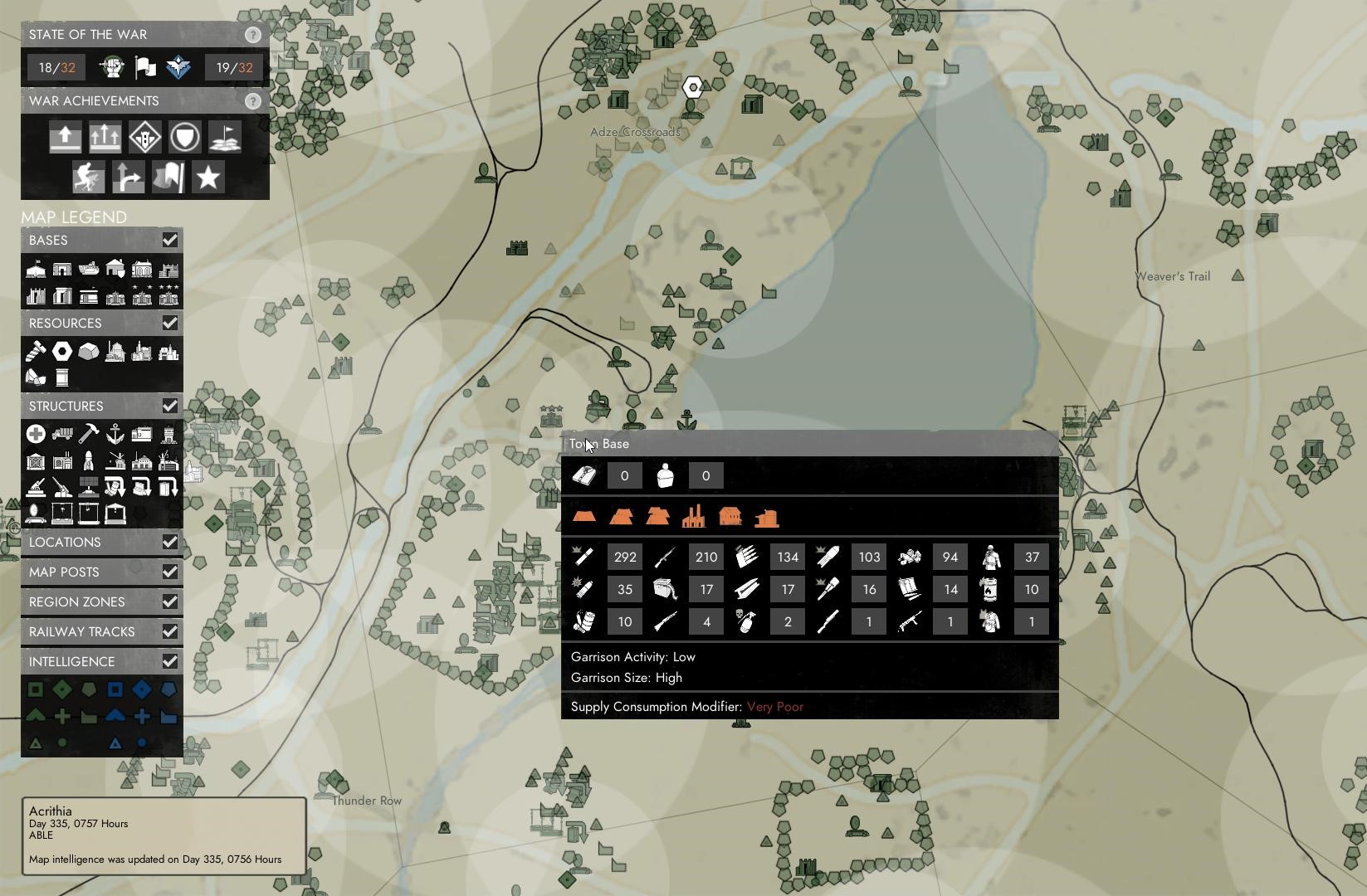Click the green square intelligence swatch
This screenshot has height=896, width=1367.
[34, 688]
